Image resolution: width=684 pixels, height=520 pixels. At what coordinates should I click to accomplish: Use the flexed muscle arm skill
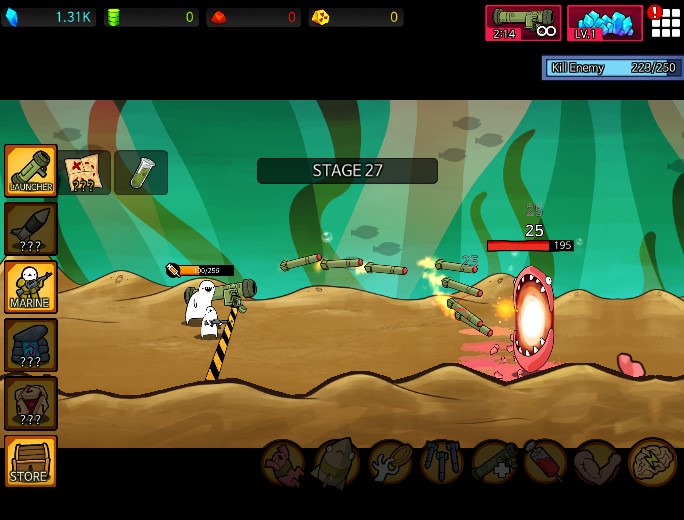point(598,463)
